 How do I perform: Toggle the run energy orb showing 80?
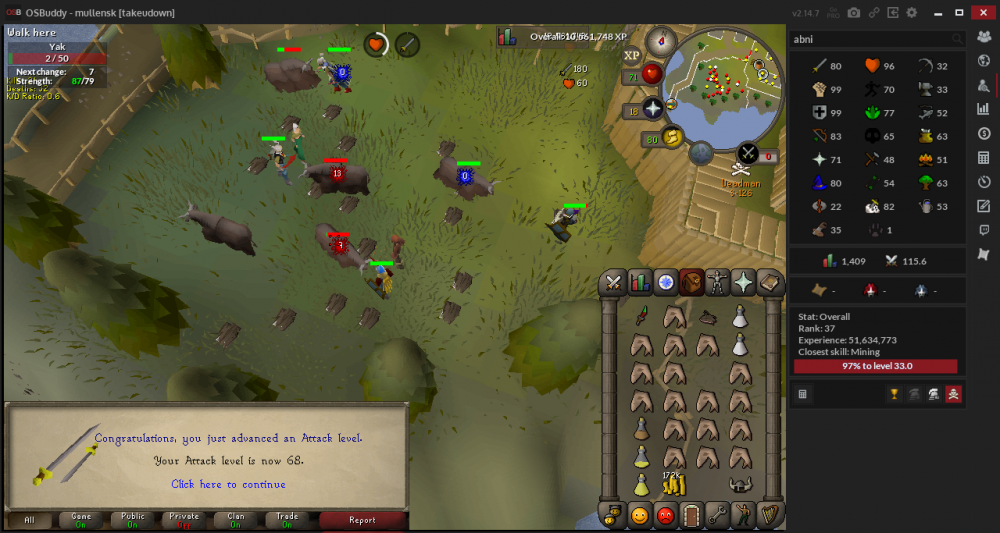click(x=672, y=137)
